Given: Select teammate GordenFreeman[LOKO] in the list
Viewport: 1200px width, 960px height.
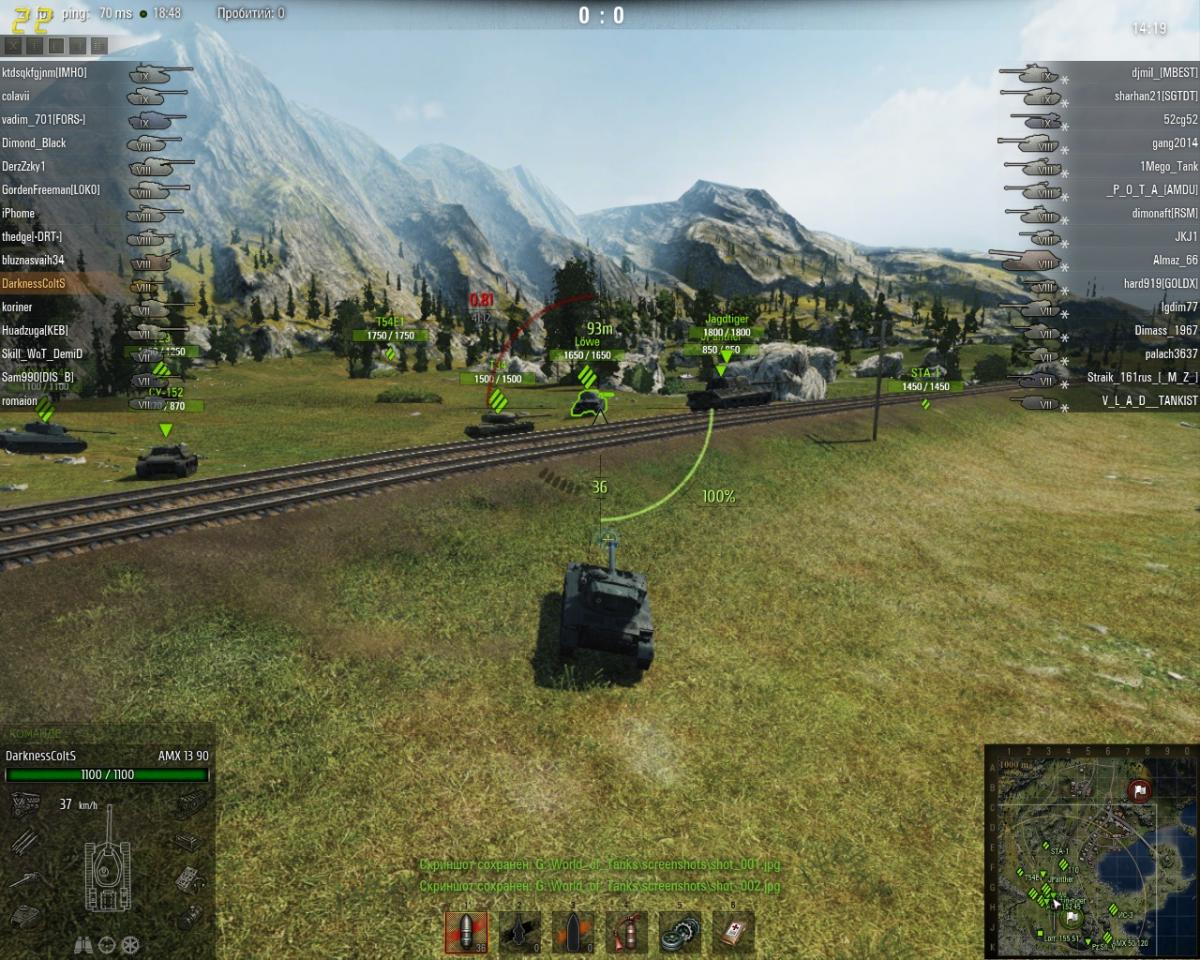Looking at the screenshot, I should (50, 190).
